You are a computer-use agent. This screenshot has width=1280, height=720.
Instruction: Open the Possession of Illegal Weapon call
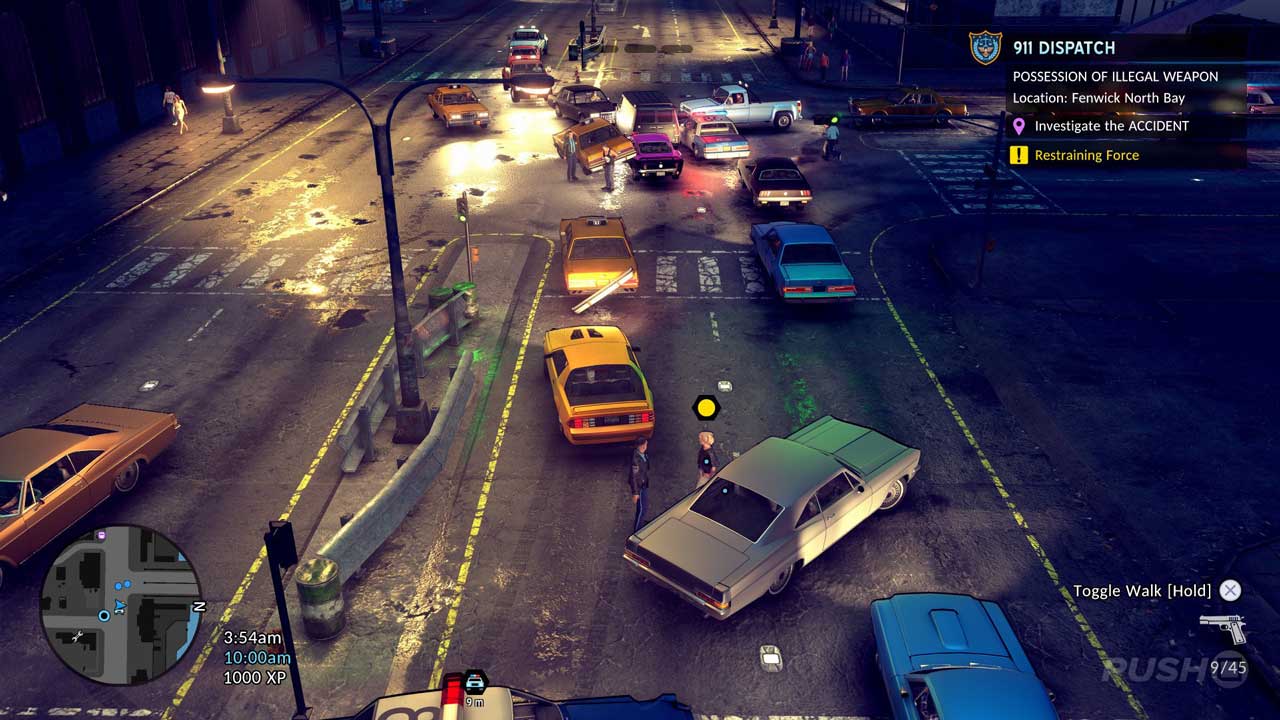pyautogui.click(x=1115, y=77)
